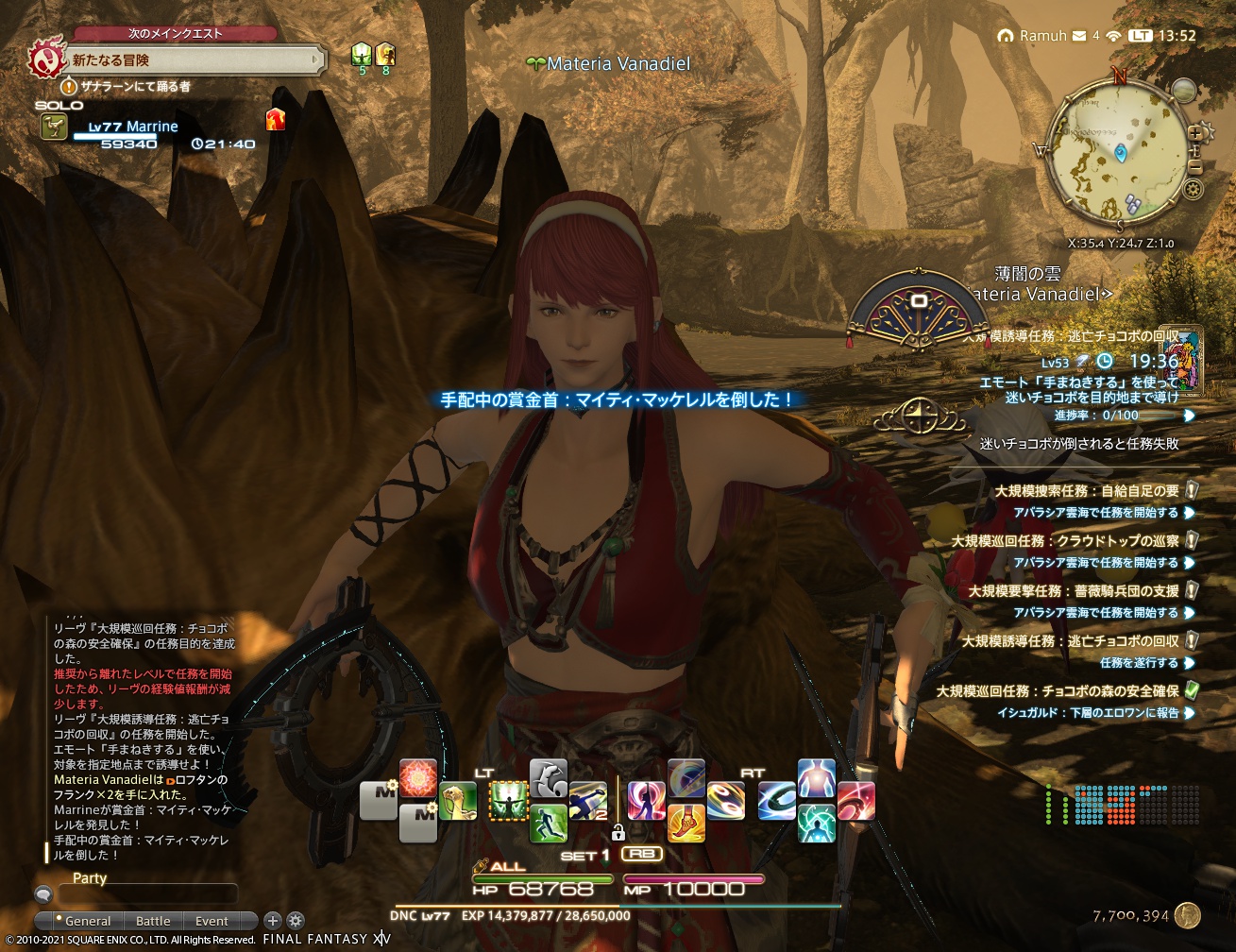Switch to the Battle chat tab
This screenshot has height=952, width=1236.
coord(153,921)
